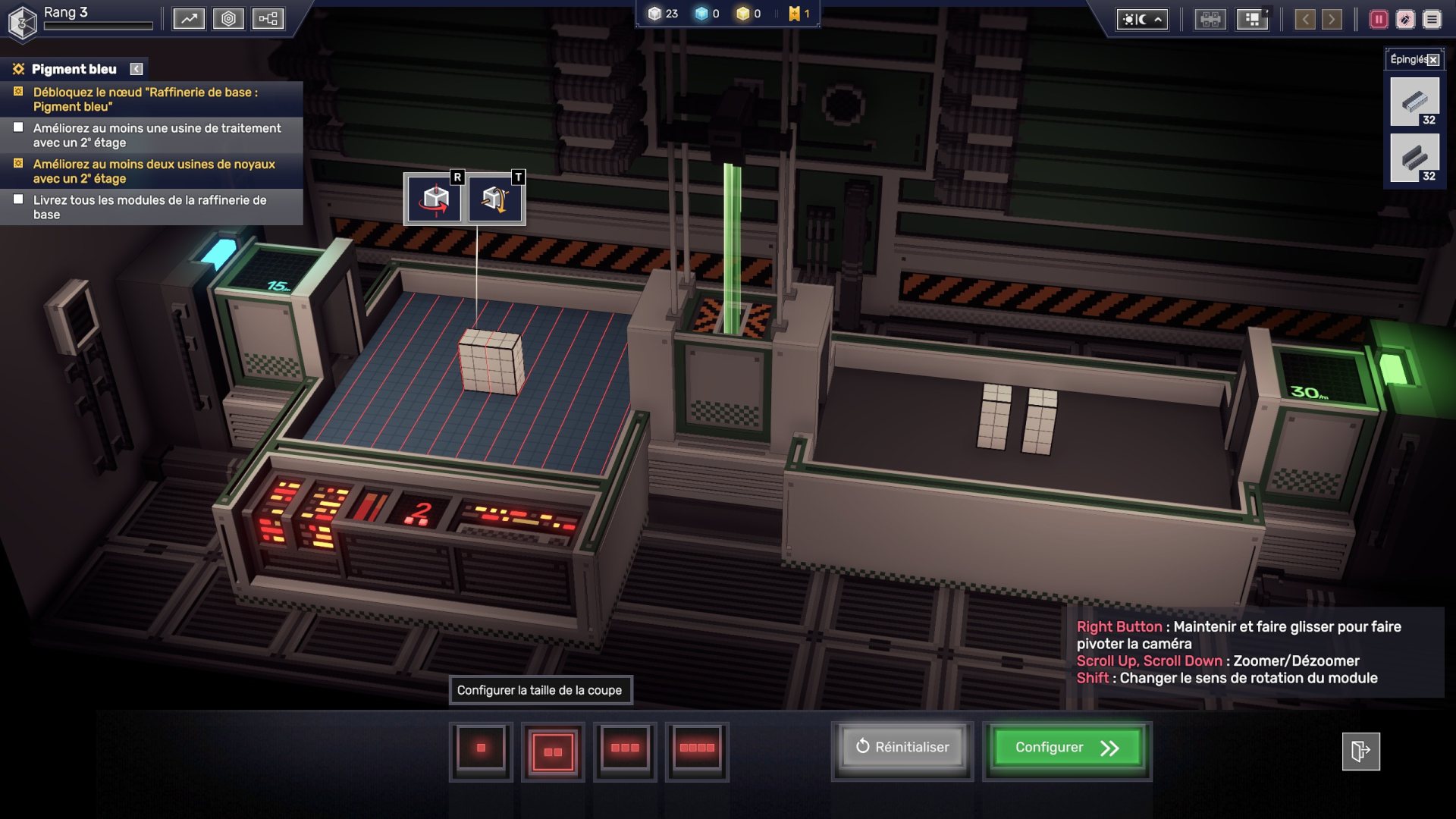Select the second pinned module thumbnail
The width and height of the screenshot is (1456, 819).
coord(1414,158)
